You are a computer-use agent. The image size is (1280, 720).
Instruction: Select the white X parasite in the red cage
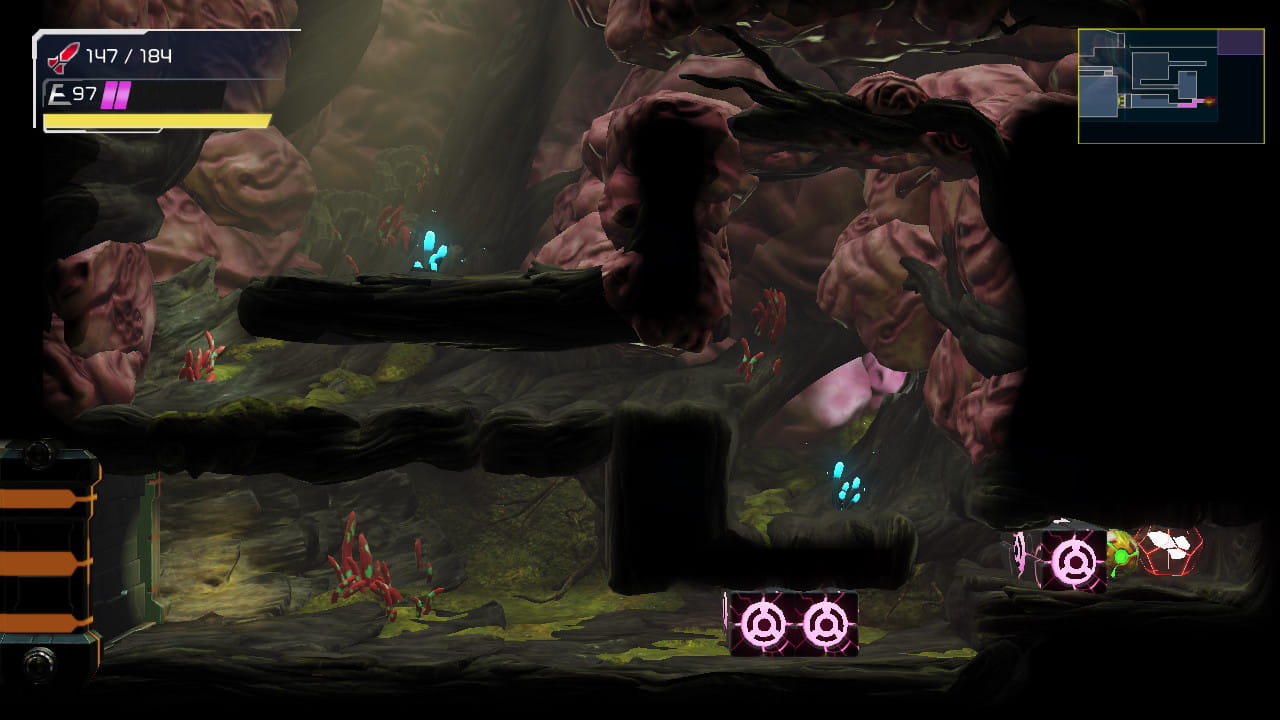click(x=1167, y=545)
